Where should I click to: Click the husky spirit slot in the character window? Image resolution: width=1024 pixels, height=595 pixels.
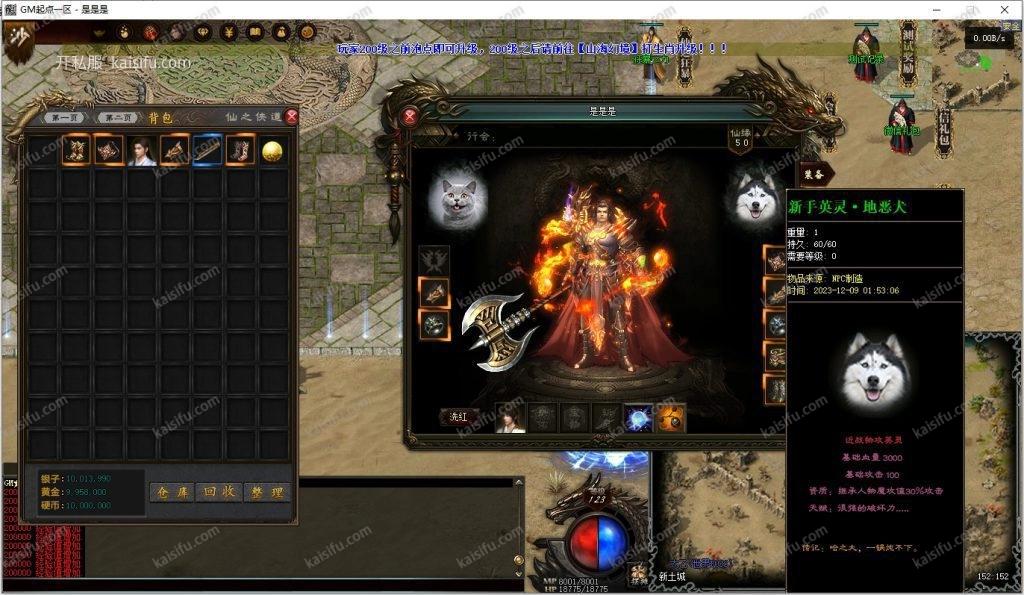pyautogui.click(x=758, y=198)
